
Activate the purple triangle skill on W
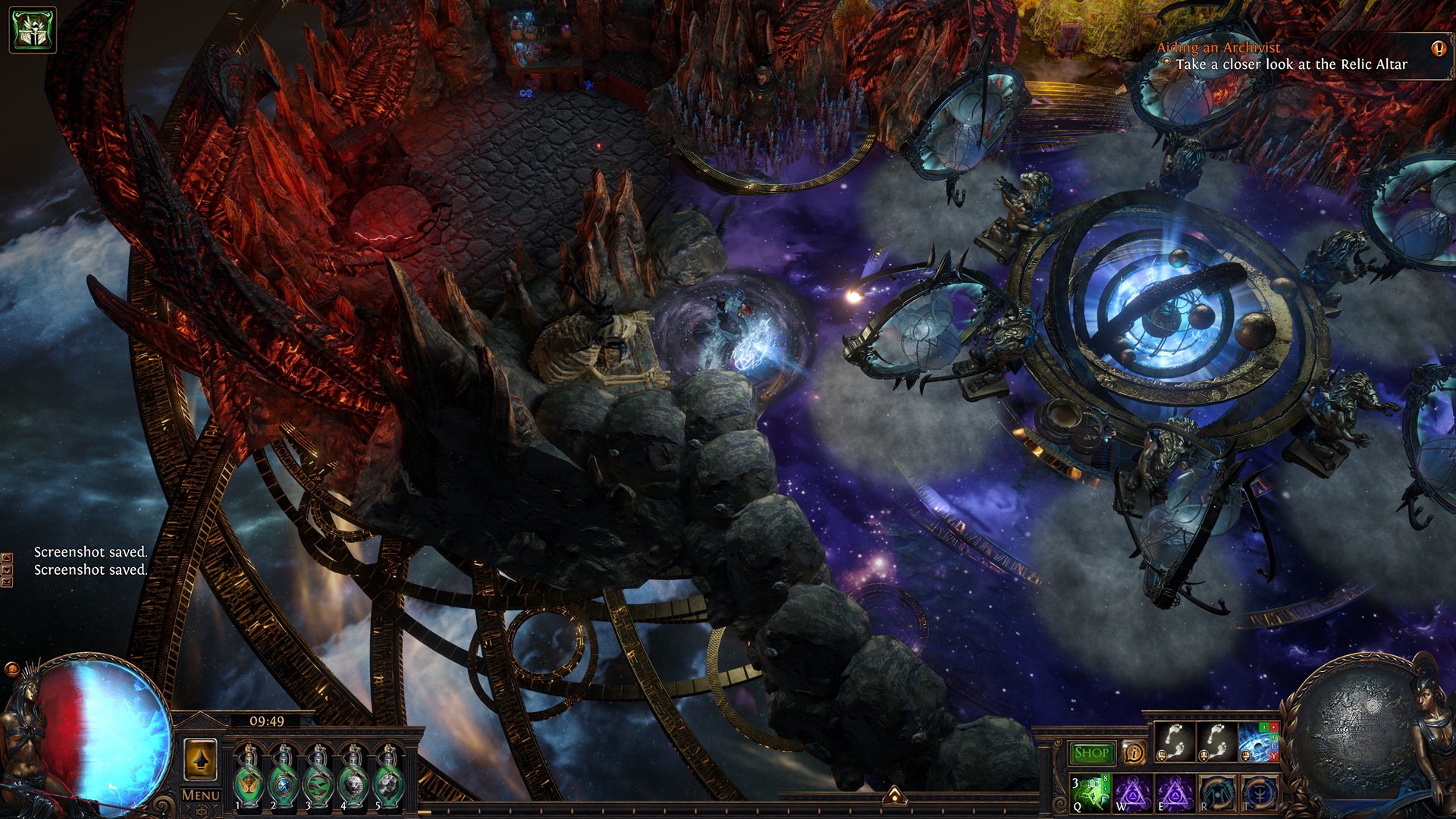tap(1133, 793)
